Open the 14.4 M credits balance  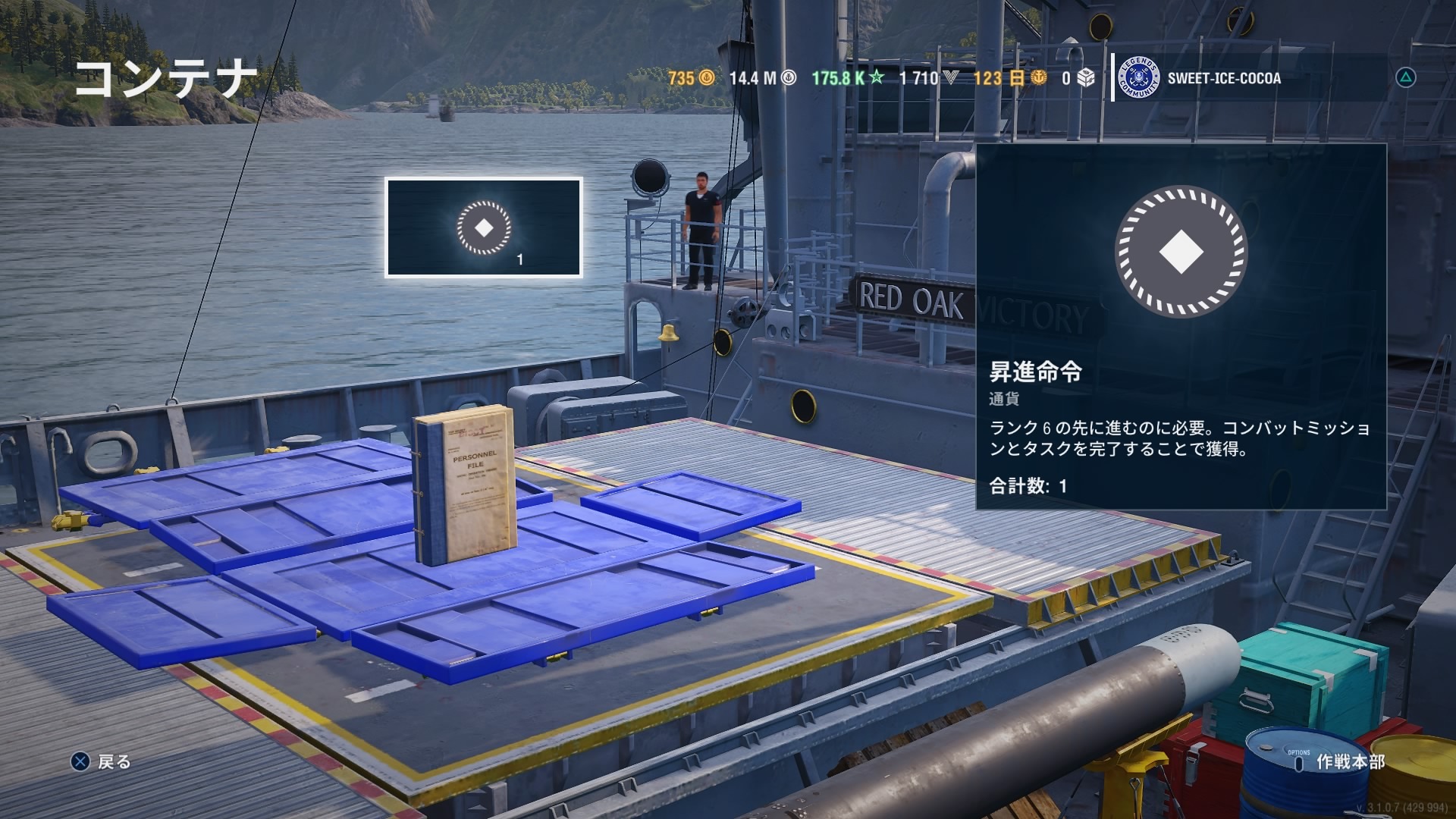[x=762, y=78]
